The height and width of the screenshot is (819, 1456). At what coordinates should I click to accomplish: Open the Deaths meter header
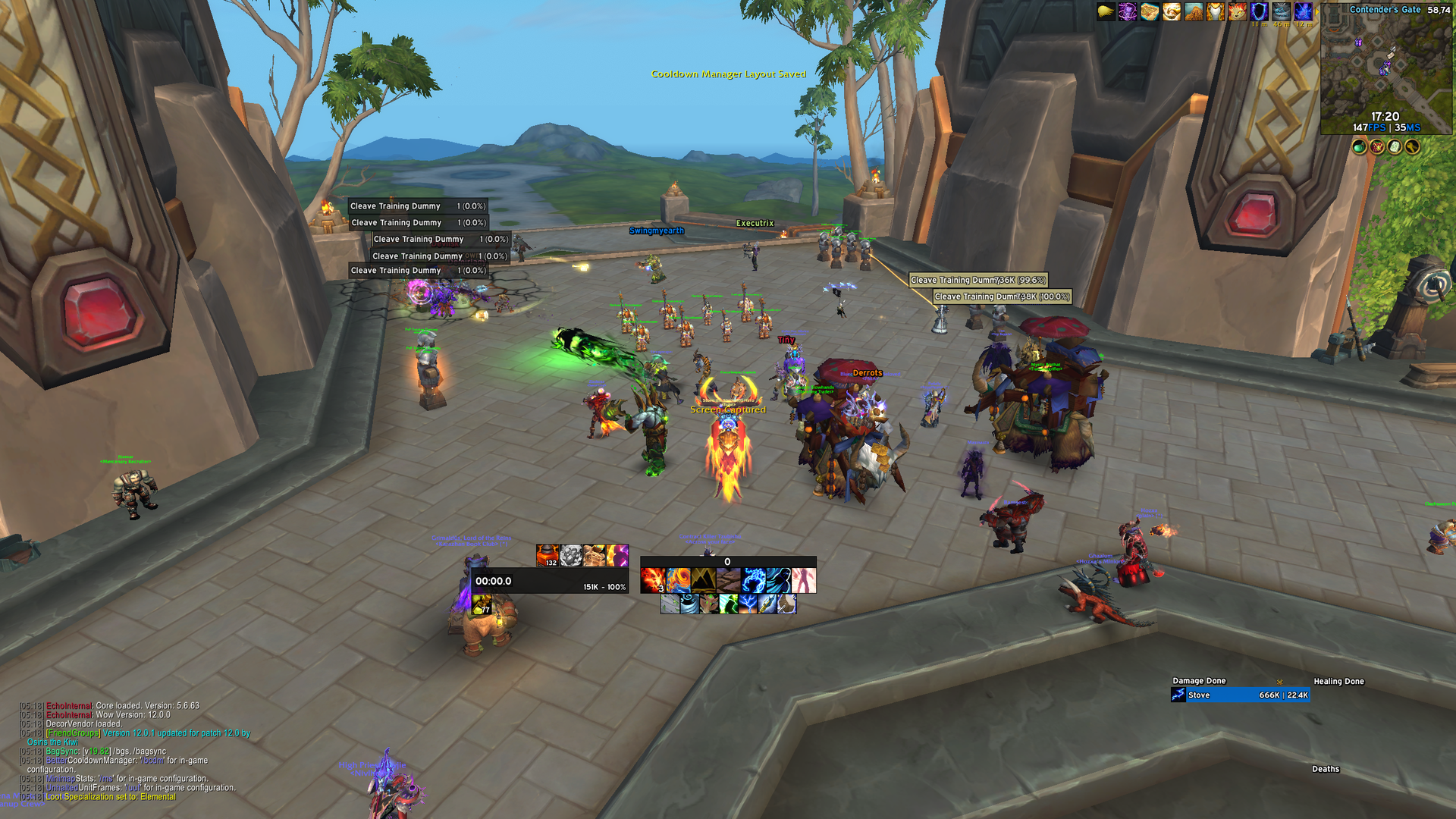1326,769
